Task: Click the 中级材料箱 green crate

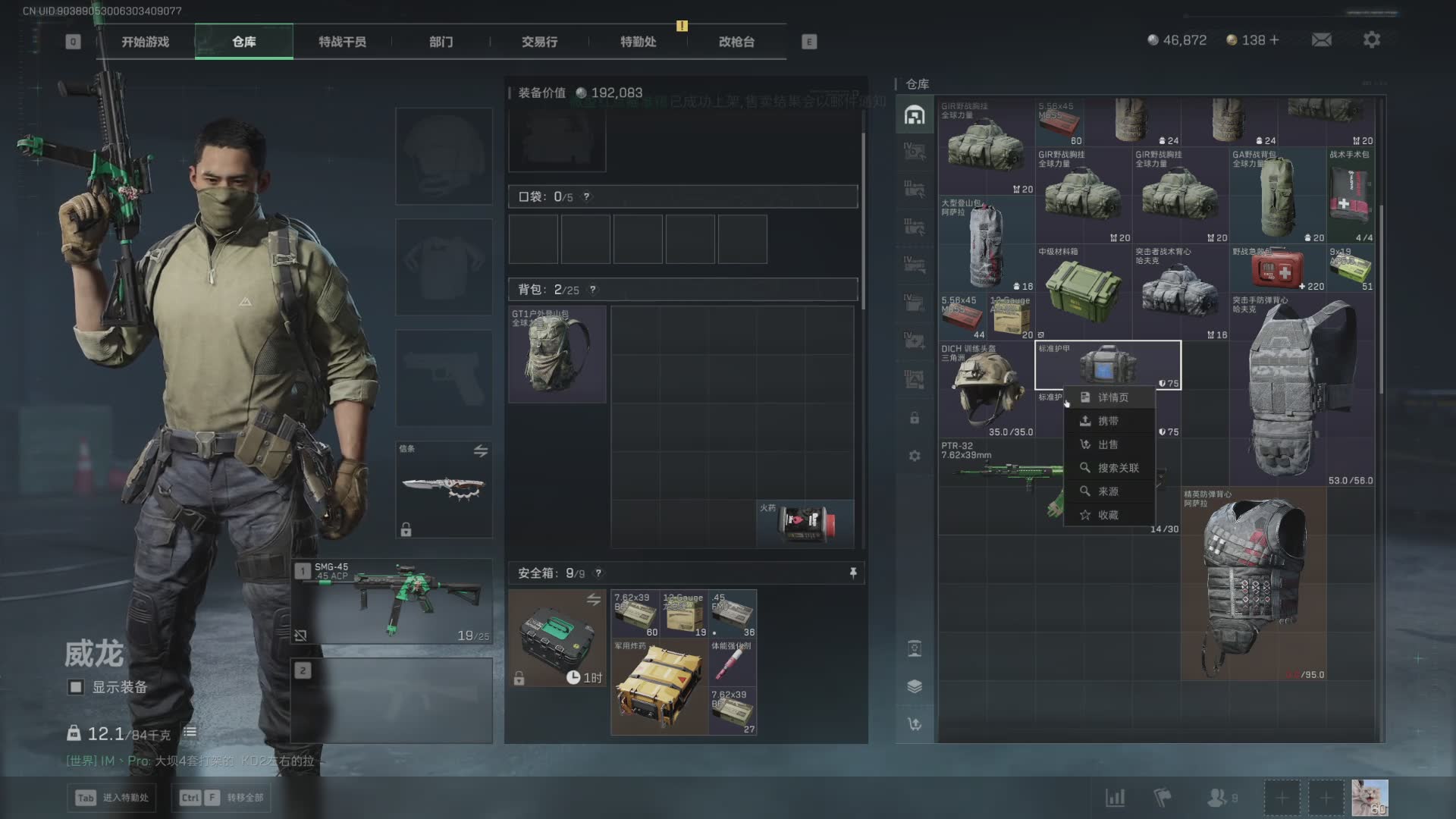Action: [1083, 290]
